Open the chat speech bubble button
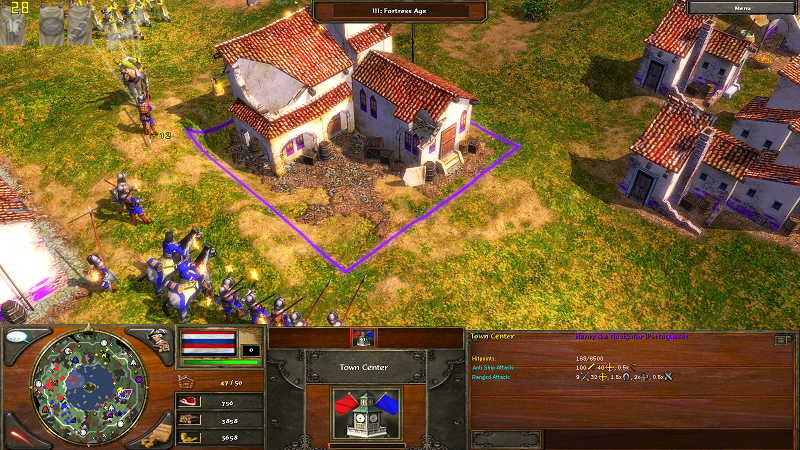Viewport: 800px width, 450px height. coord(18,337)
